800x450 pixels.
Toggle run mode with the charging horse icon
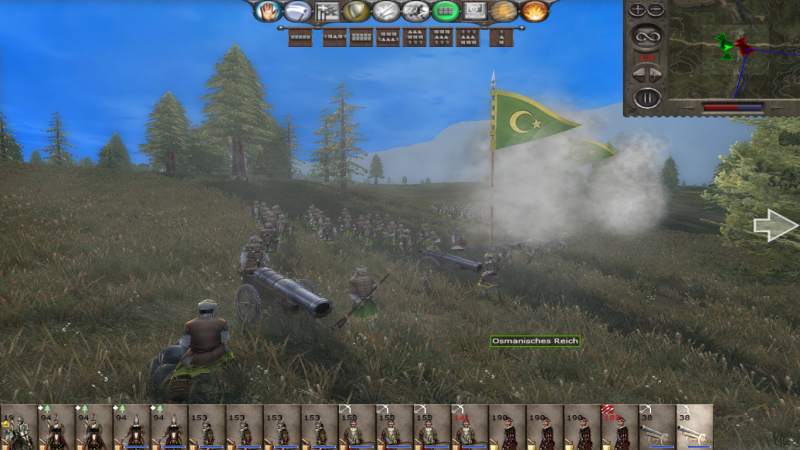point(415,11)
